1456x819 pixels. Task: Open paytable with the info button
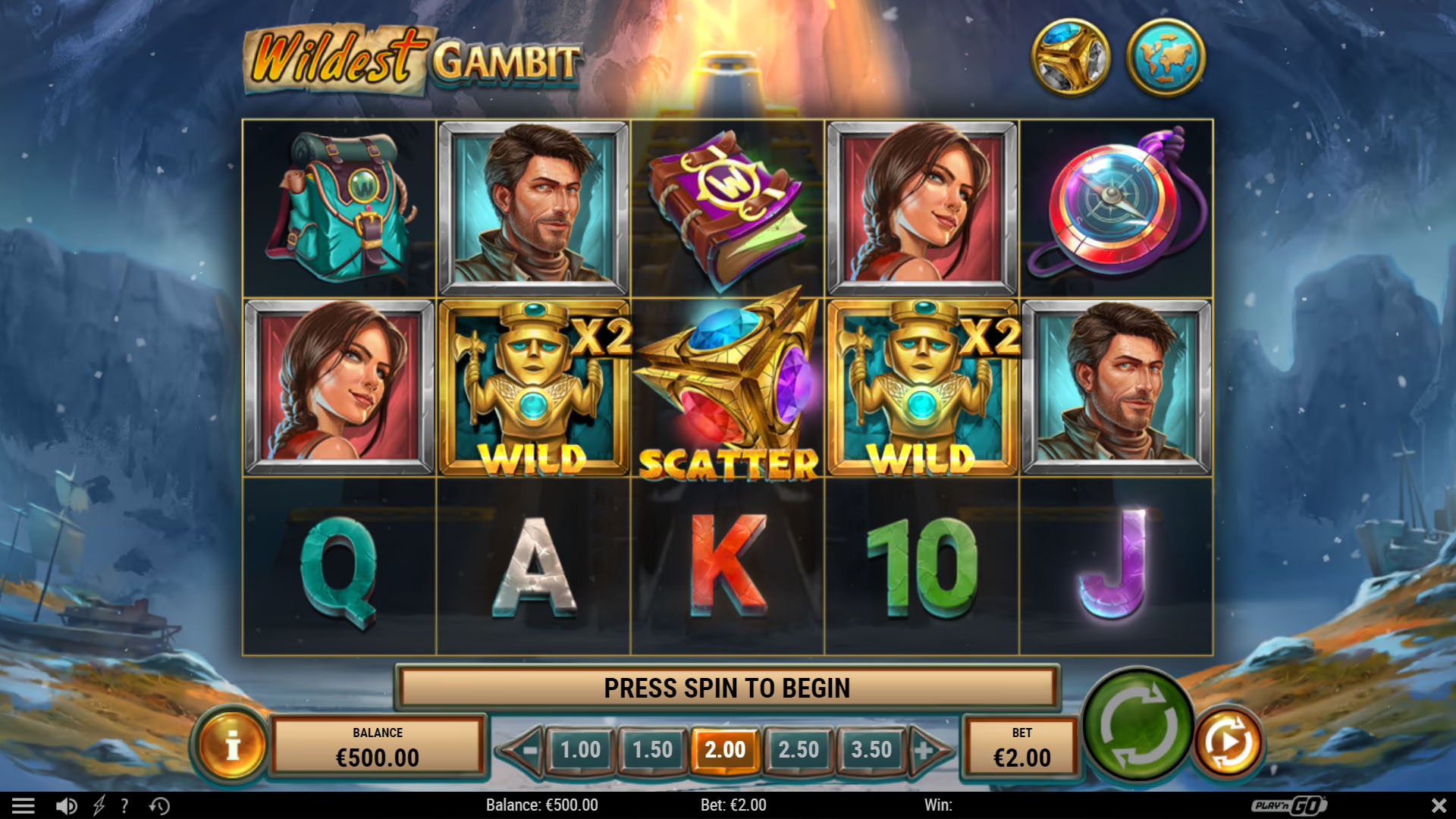(x=231, y=747)
